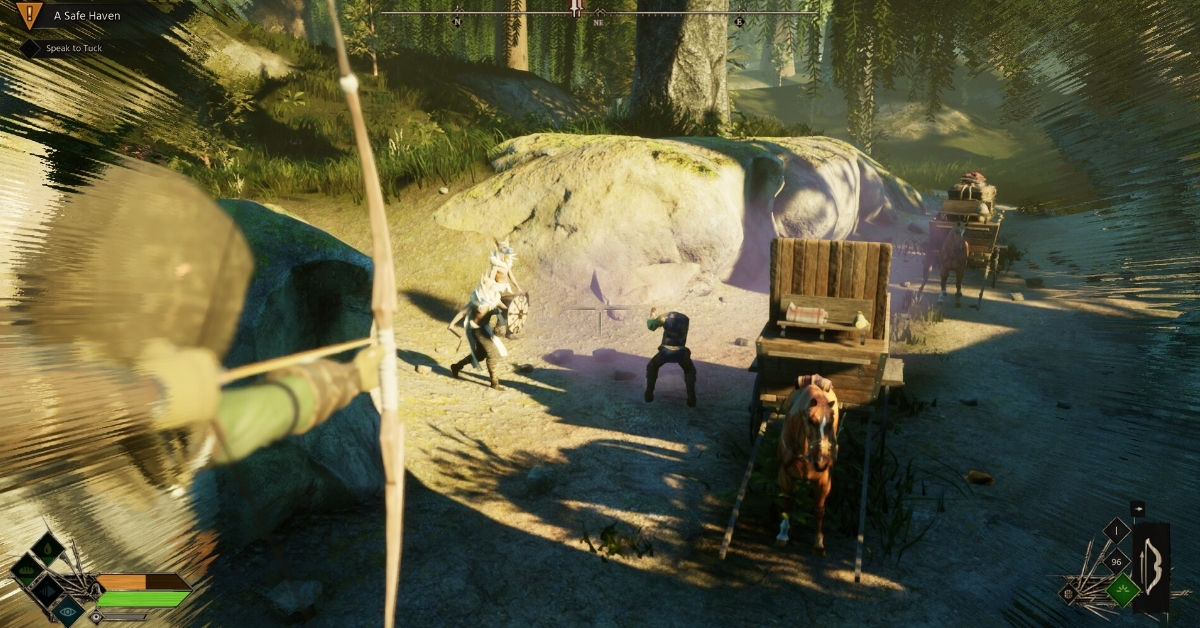Select the arrow type indicator above the bow

(1138, 510)
